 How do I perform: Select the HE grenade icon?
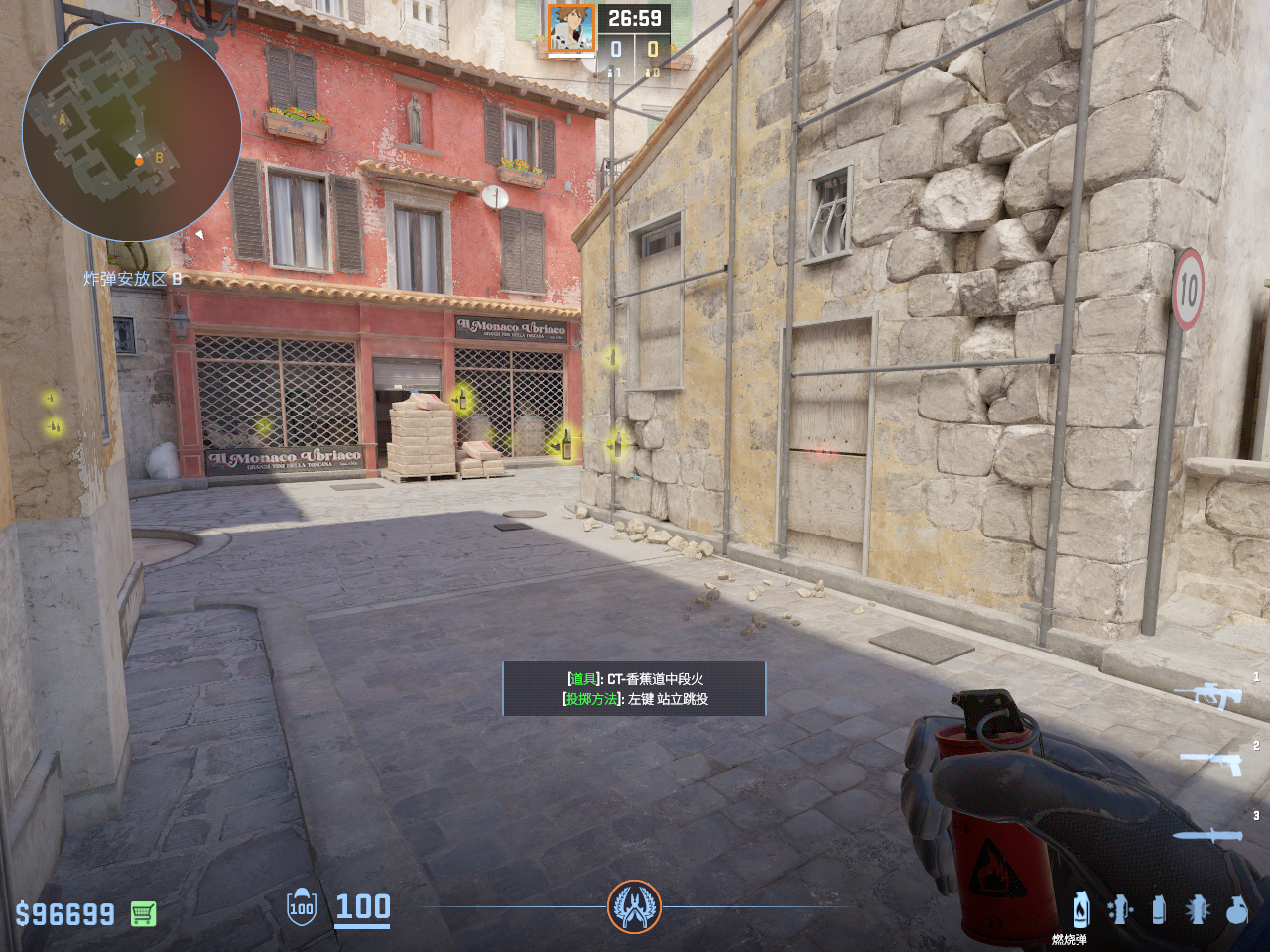pyautogui.click(x=1236, y=909)
